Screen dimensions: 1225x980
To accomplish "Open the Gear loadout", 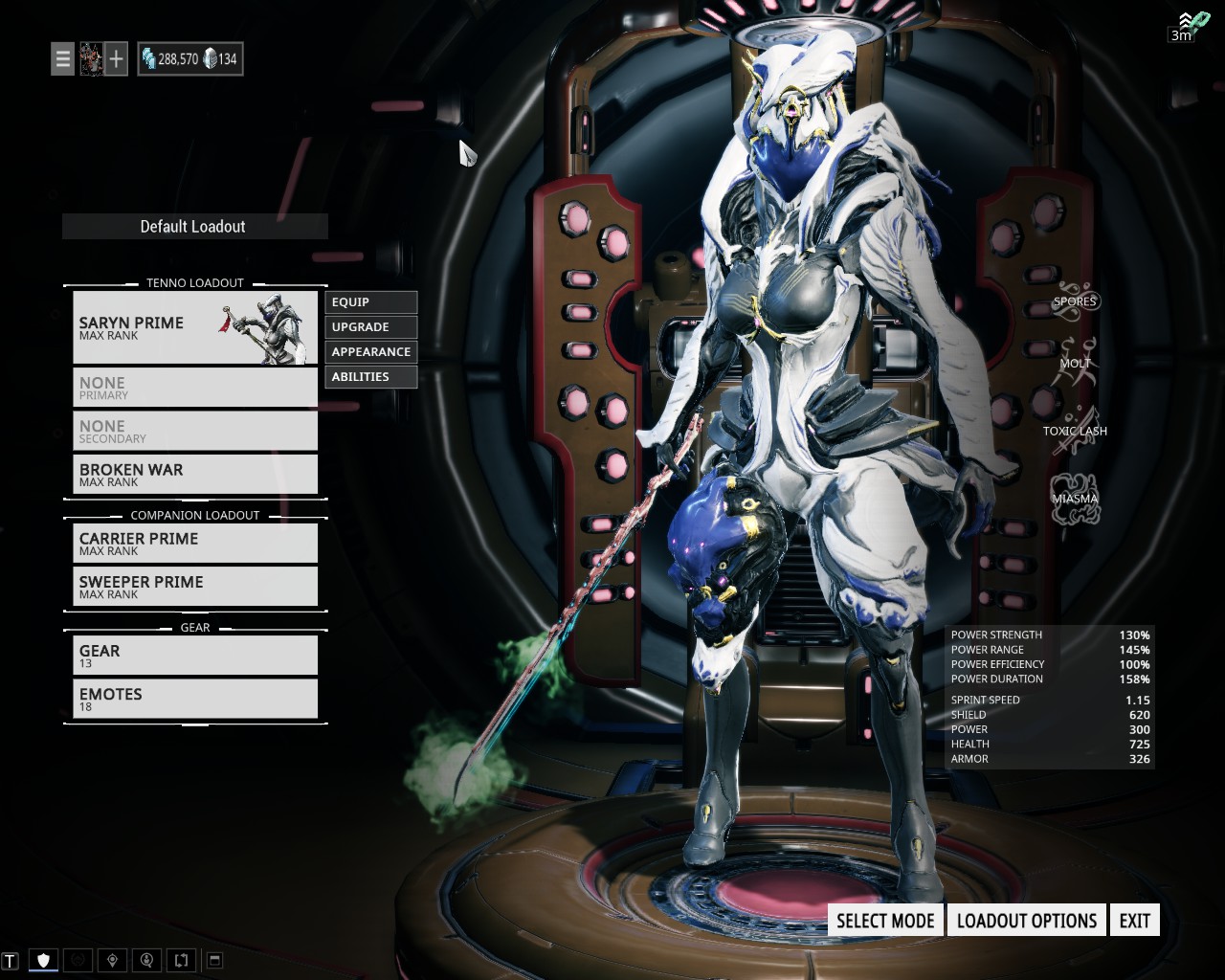I will (x=195, y=656).
